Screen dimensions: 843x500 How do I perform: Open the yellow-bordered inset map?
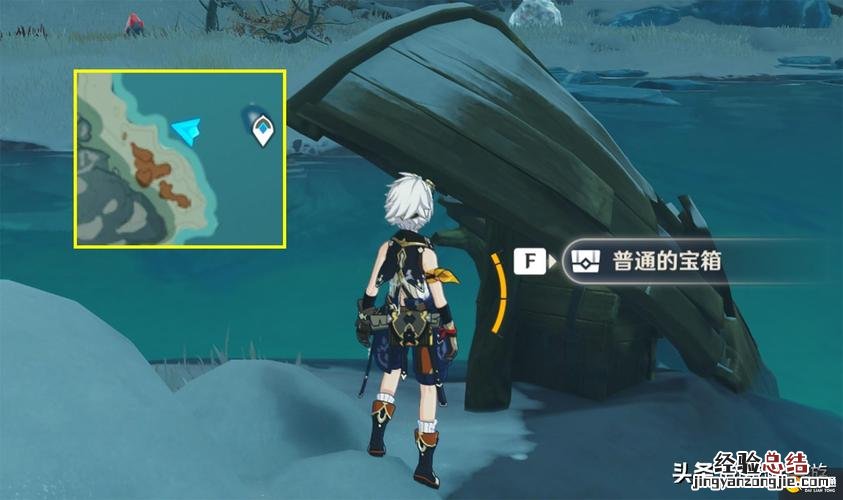tap(180, 158)
